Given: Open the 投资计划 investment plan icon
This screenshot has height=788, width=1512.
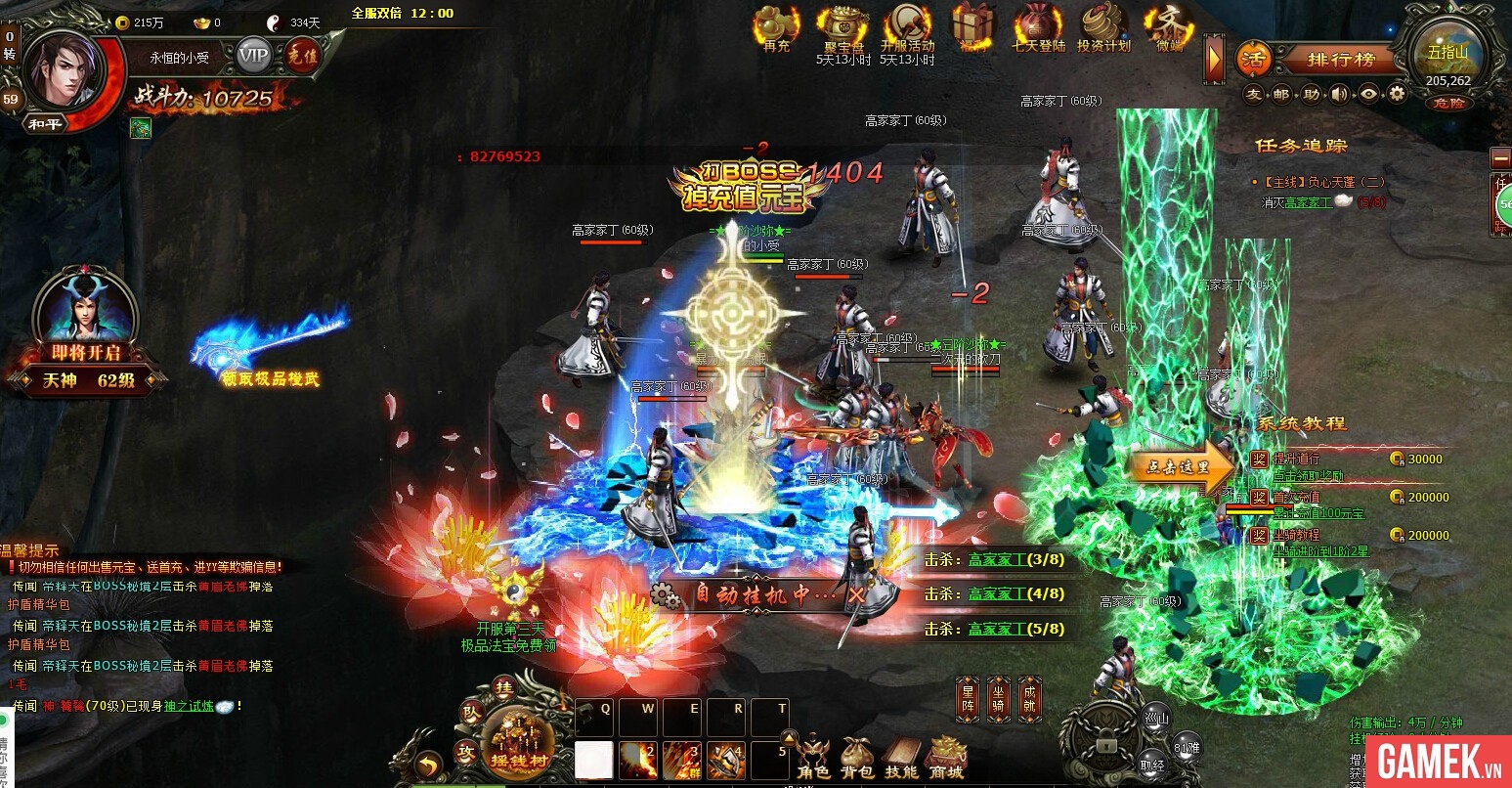Looking at the screenshot, I should (1103, 29).
